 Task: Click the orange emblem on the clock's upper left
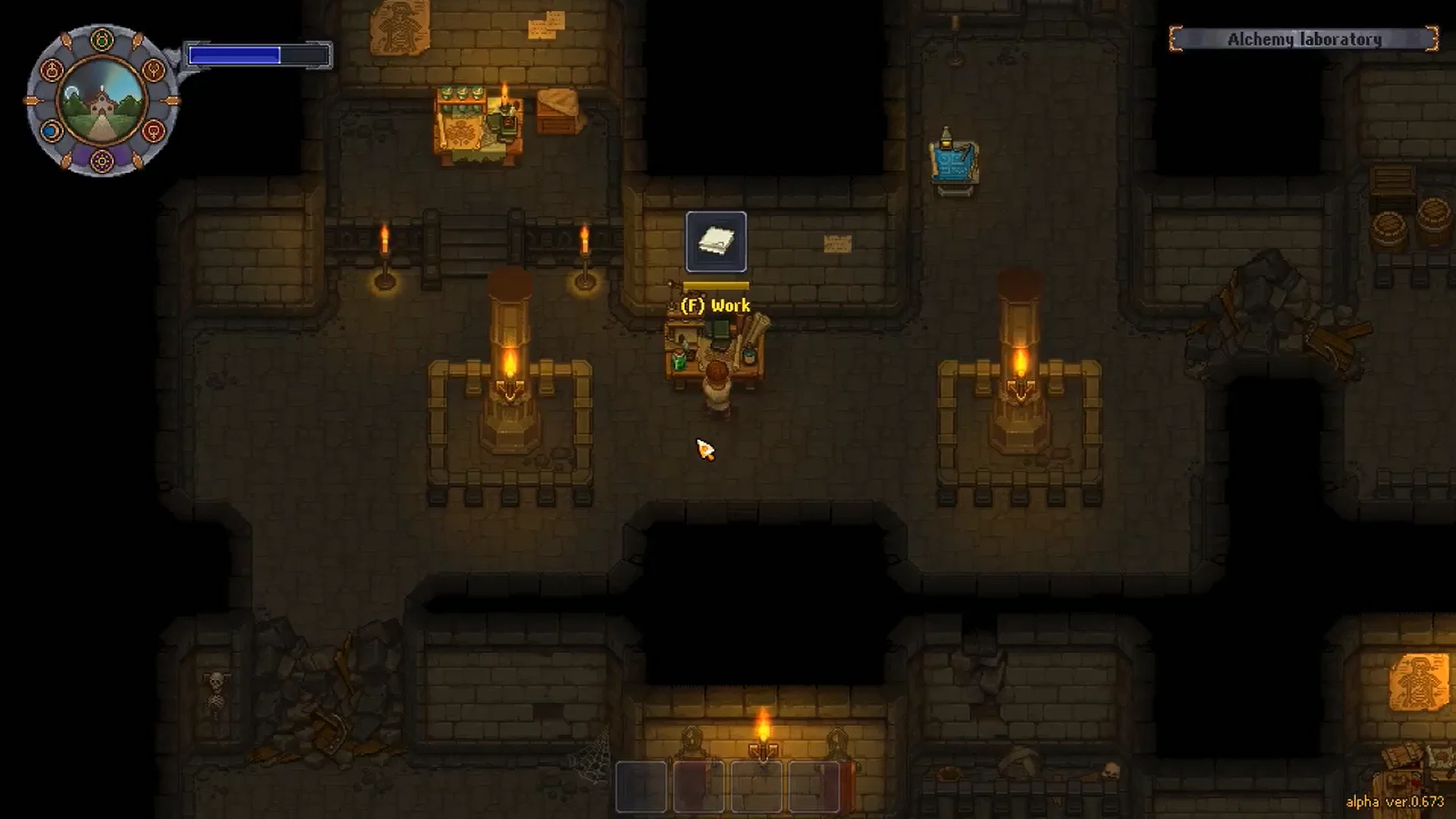click(52, 70)
